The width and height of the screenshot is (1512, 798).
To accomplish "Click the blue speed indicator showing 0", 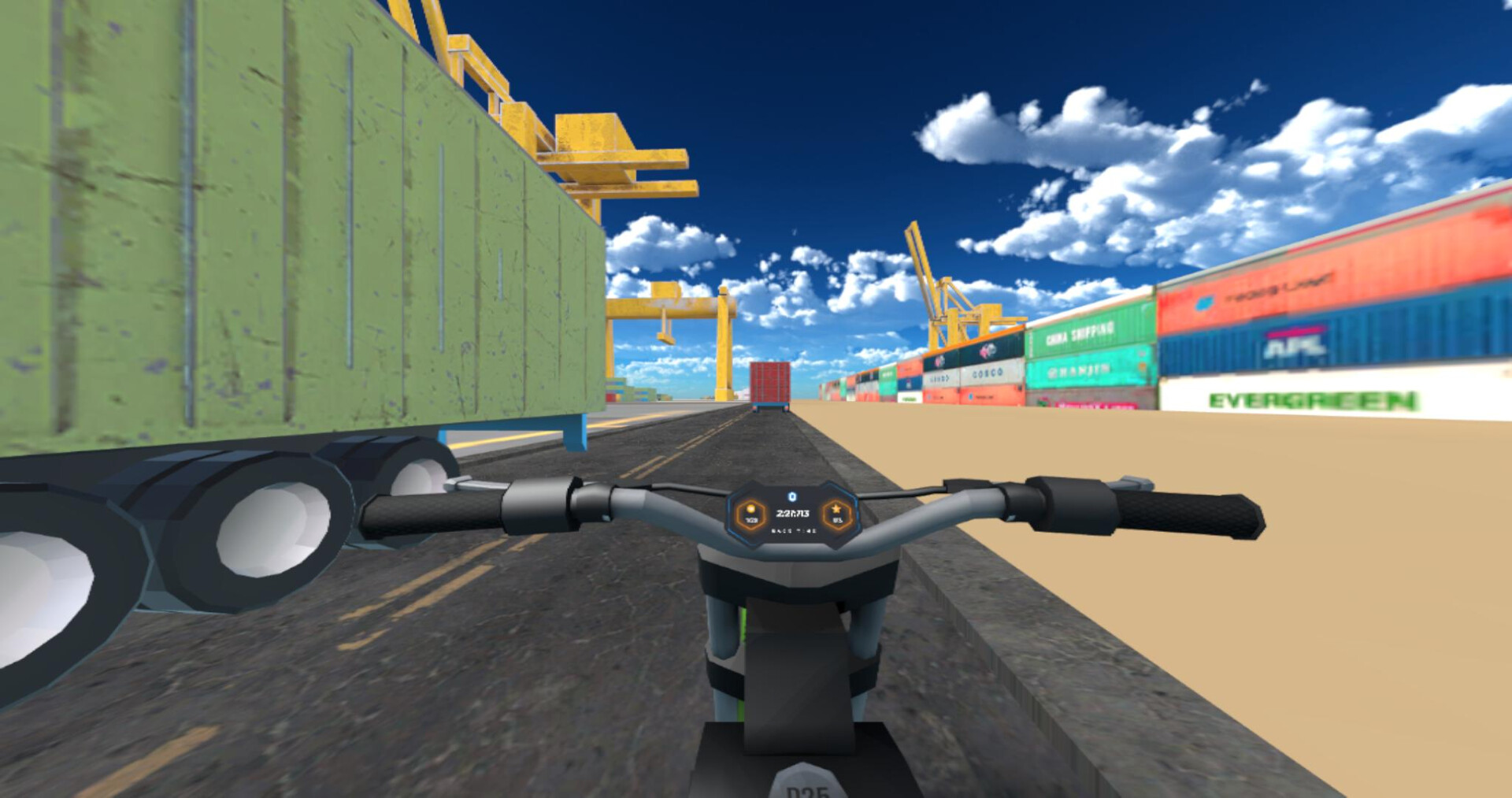I will pos(792,496).
